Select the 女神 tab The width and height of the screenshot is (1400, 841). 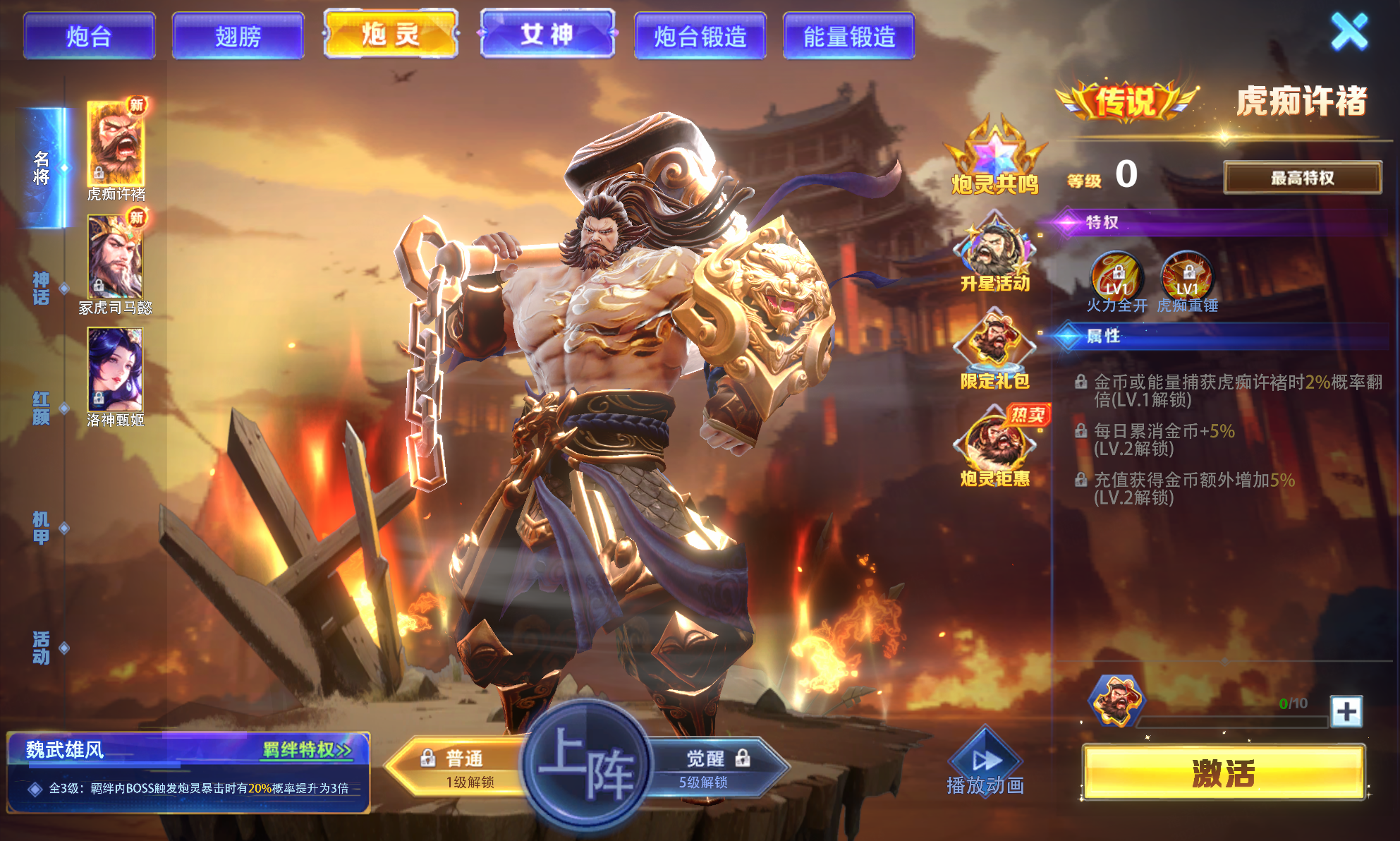[547, 34]
